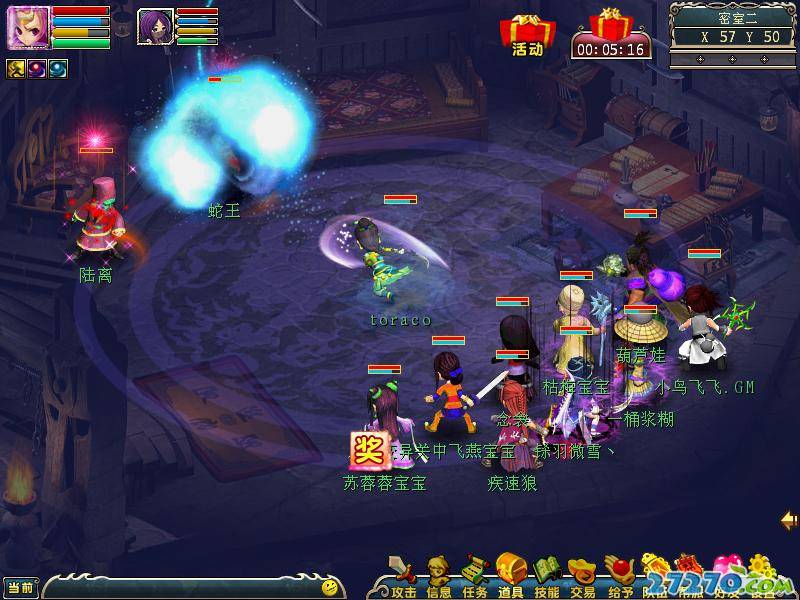Open the 任务 (Quest) scroll menu
Image resolution: width=800 pixels, height=600 pixels.
click(474, 574)
